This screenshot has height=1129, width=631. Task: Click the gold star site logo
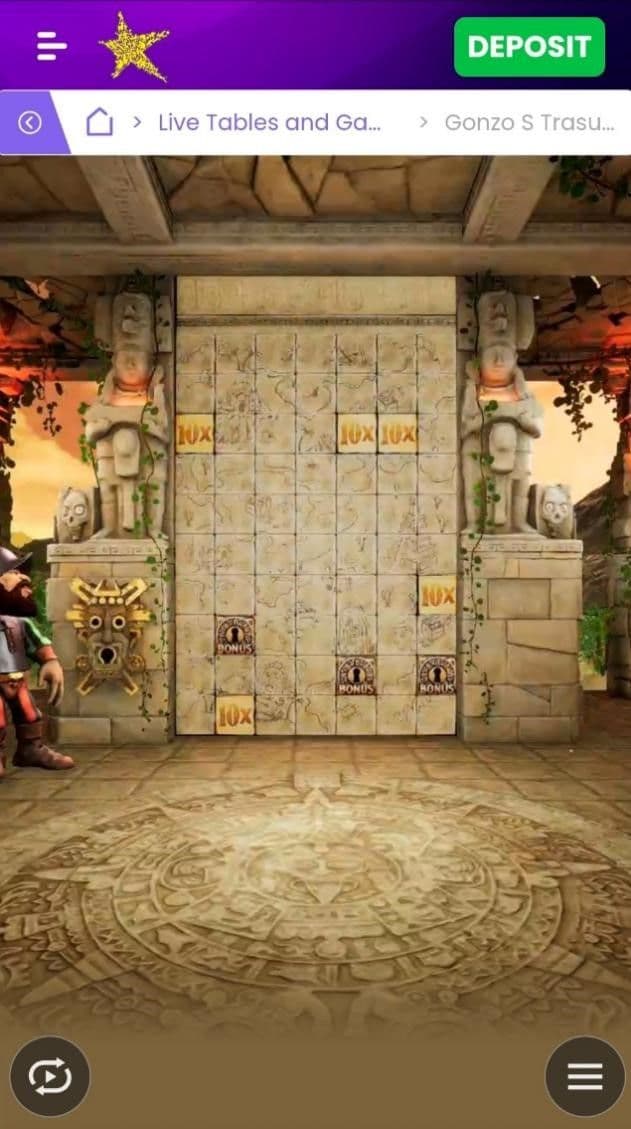134,46
